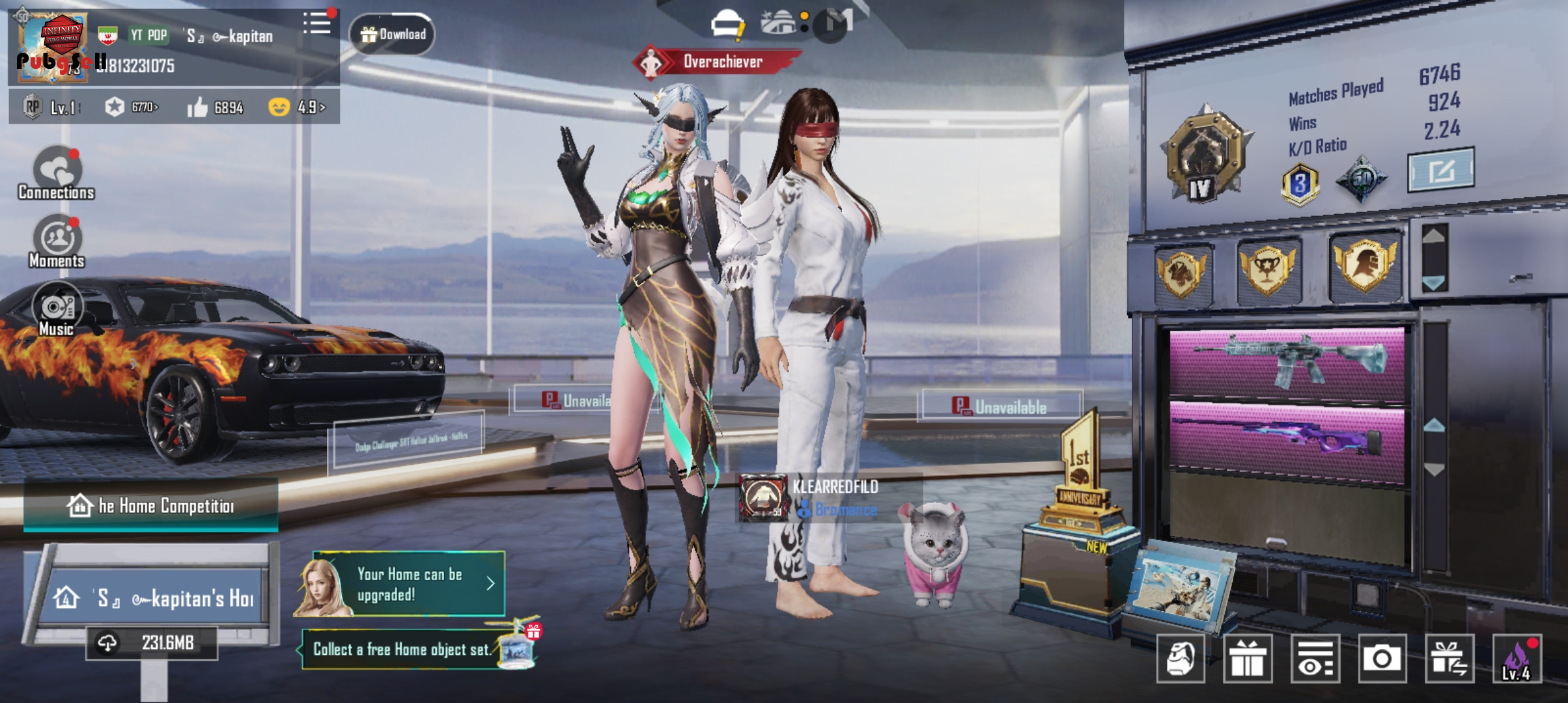
Task: Open the 'Your Home can be upgraded' prompt
Action: (x=409, y=584)
